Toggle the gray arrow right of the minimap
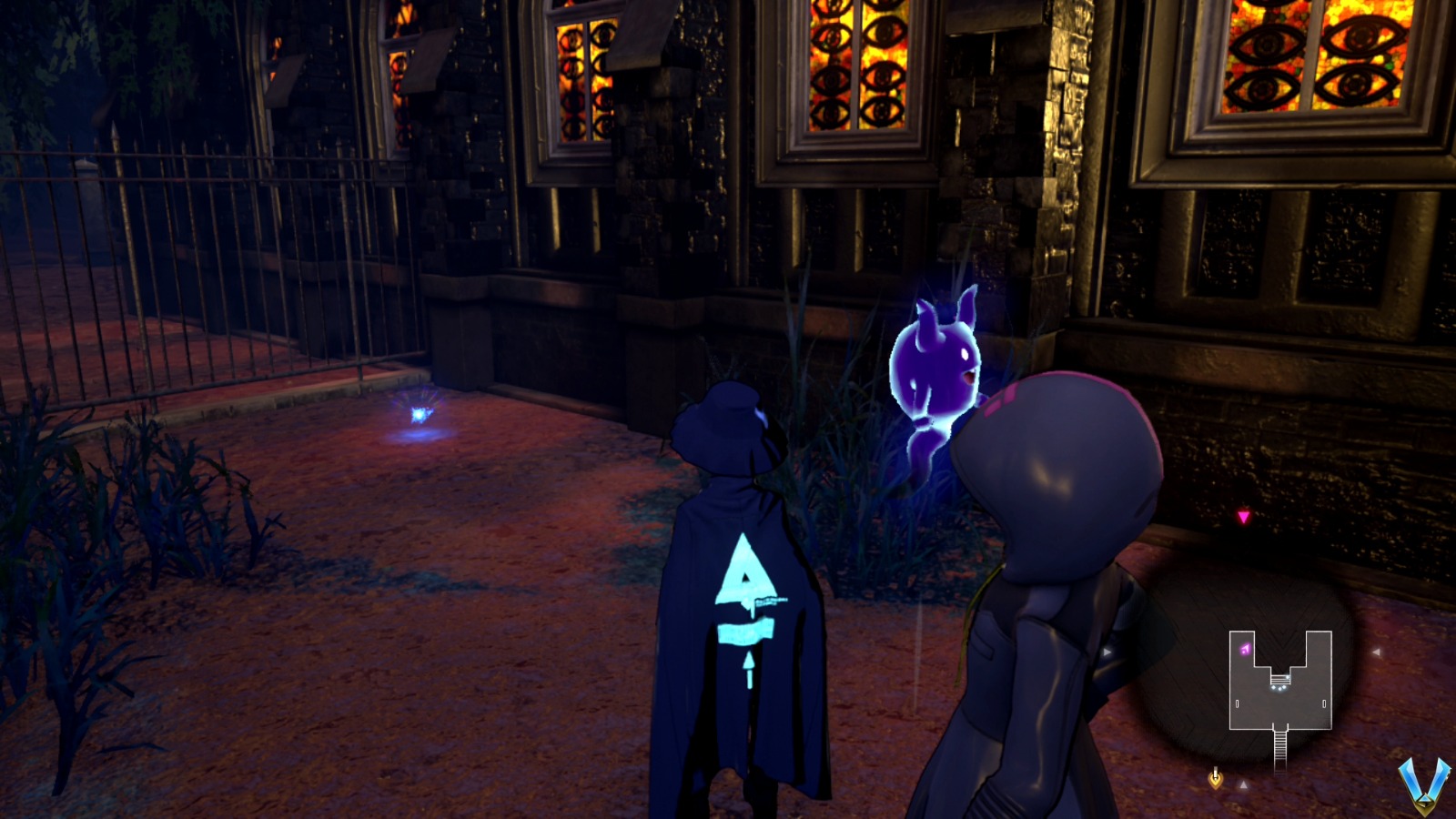This screenshot has height=819, width=1456. click(x=1377, y=652)
